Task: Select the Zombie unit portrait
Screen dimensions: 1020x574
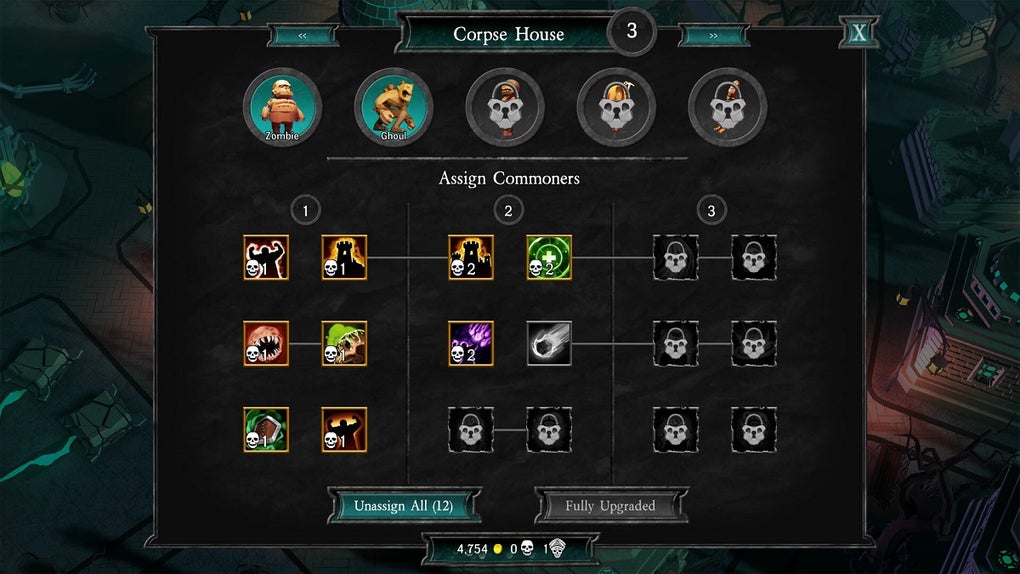Action: pos(283,107)
